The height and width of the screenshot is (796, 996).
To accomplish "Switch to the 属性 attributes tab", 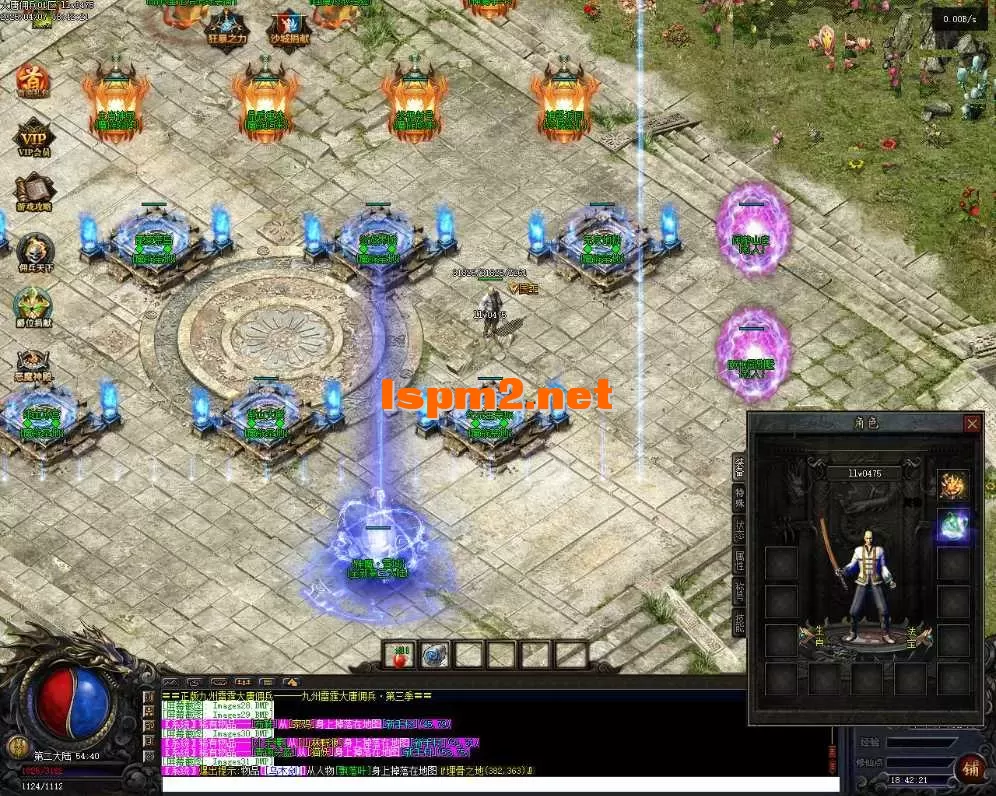I will (739, 561).
